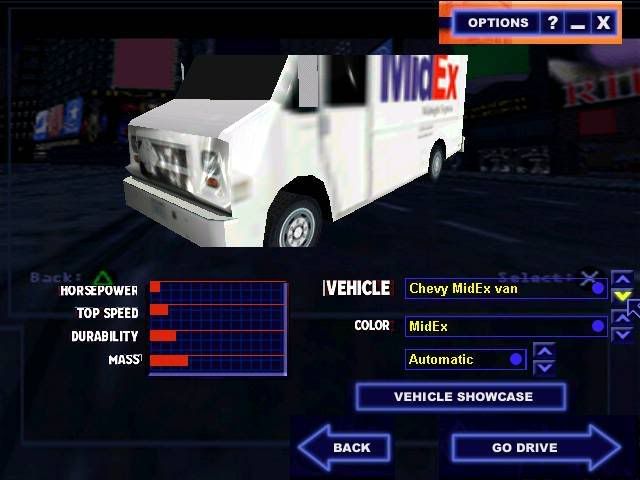Change transmission with the down arrow
Screen dimensions: 640x480
click(544, 367)
